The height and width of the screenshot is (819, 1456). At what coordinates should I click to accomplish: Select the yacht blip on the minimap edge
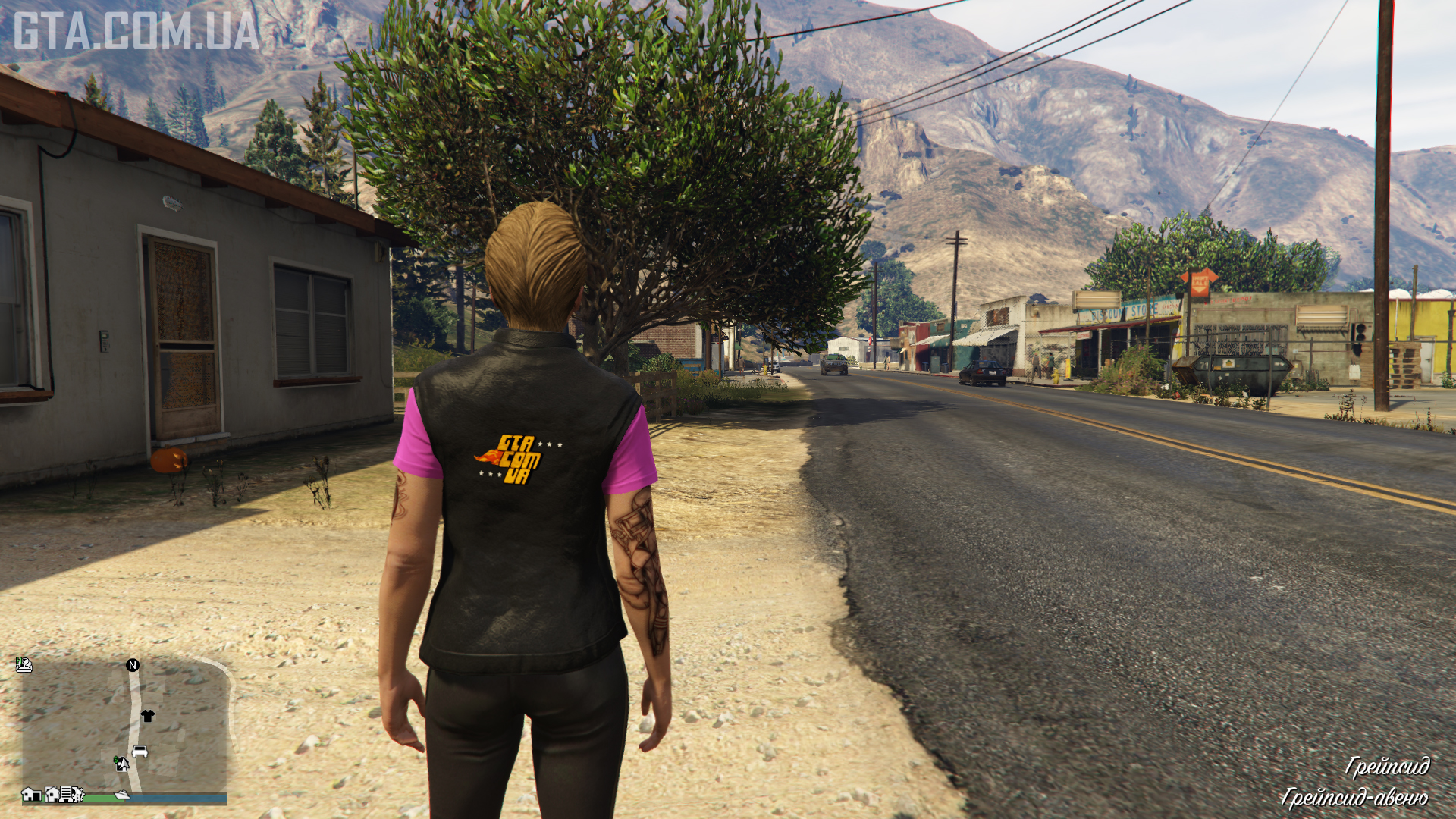(121, 795)
